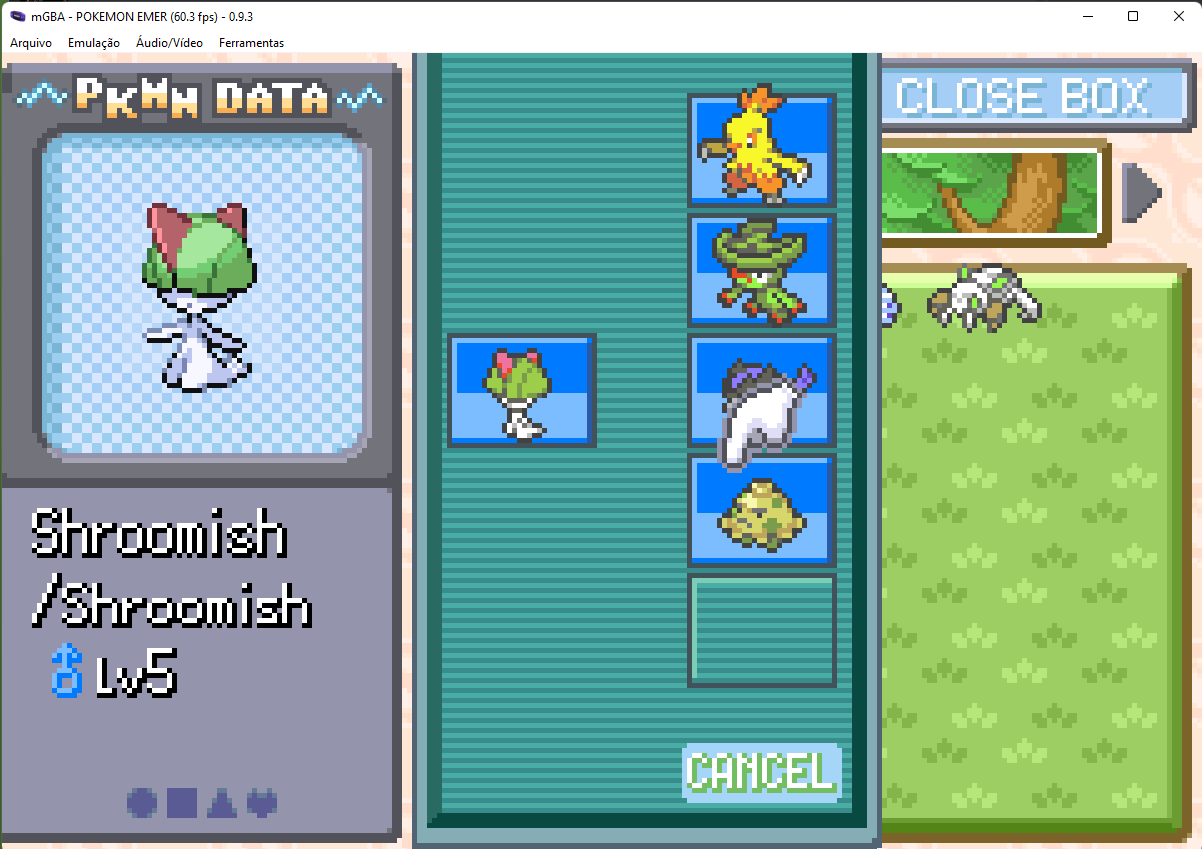
Task: Open the Áudio/Vídeo menu
Action: pyautogui.click(x=169, y=43)
